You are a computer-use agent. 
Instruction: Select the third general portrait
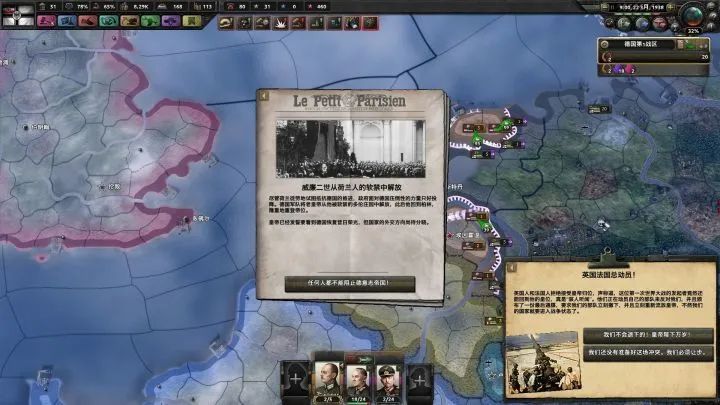[389, 378]
